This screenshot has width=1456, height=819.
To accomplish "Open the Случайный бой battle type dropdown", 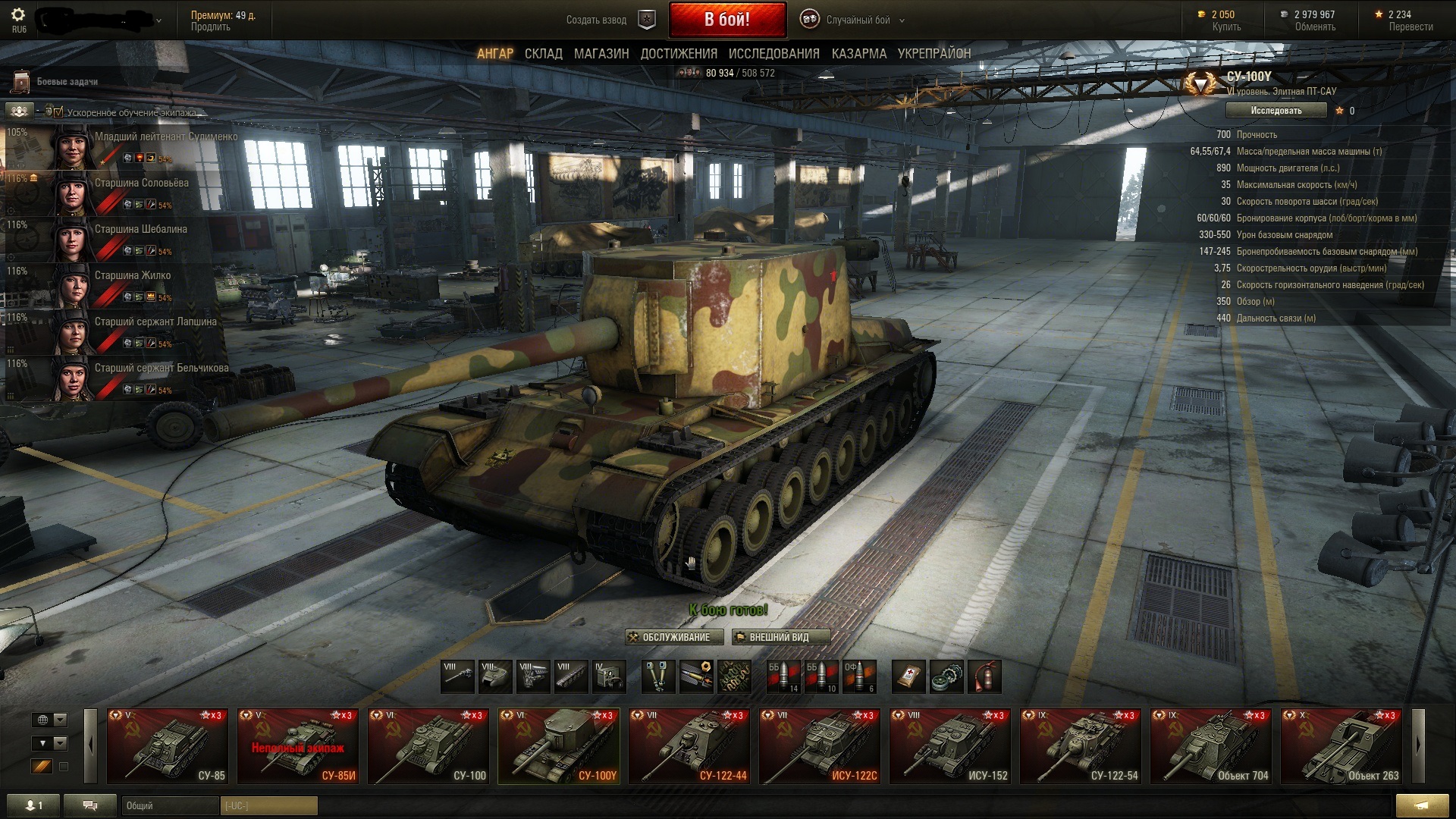I will tap(857, 20).
